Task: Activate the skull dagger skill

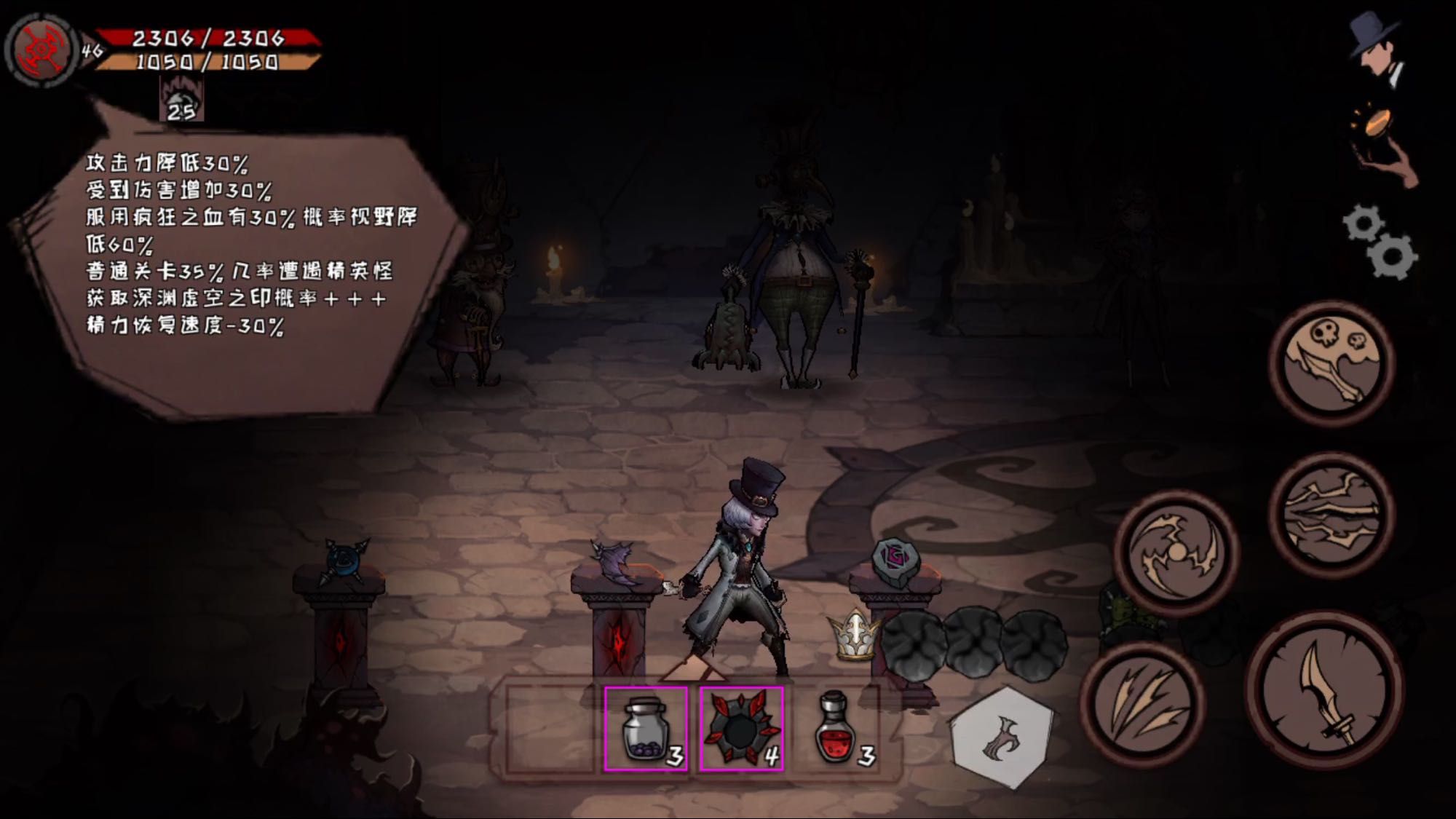Action: pos(1332,362)
